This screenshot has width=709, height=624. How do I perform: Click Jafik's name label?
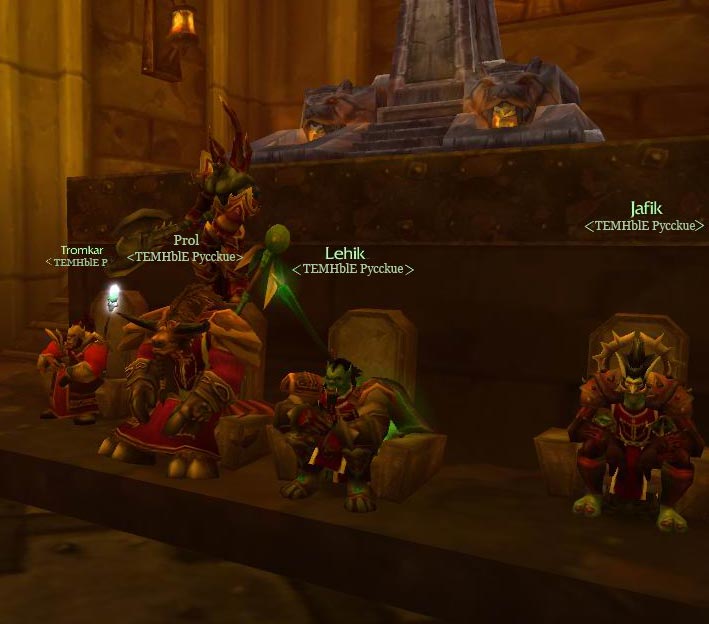coord(646,209)
